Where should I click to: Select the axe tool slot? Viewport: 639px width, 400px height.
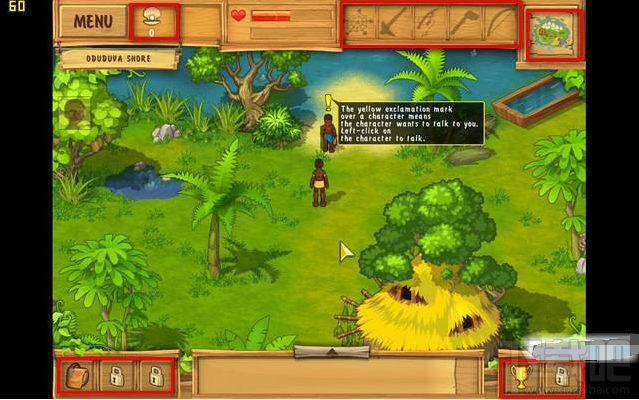coord(464,23)
